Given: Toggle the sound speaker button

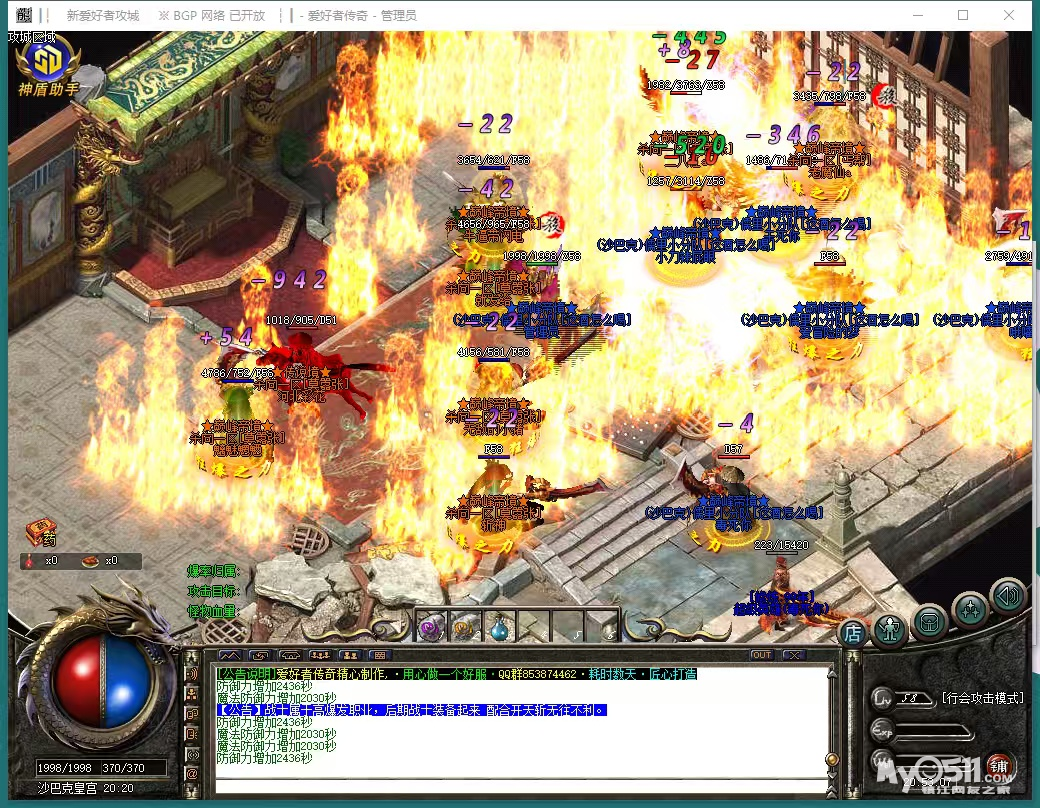Looking at the screenshot, I should (1007, 596).
